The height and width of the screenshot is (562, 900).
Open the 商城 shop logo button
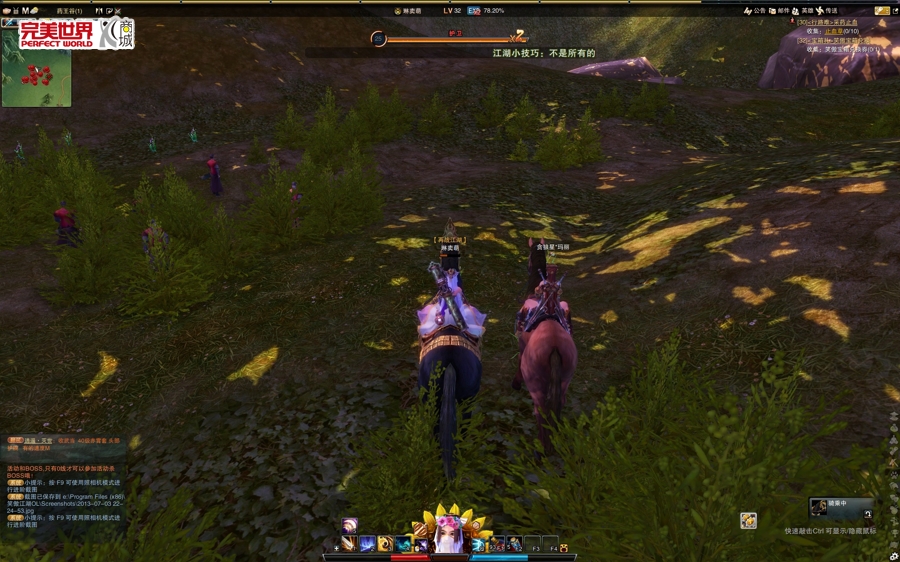(x=118, y=33)
